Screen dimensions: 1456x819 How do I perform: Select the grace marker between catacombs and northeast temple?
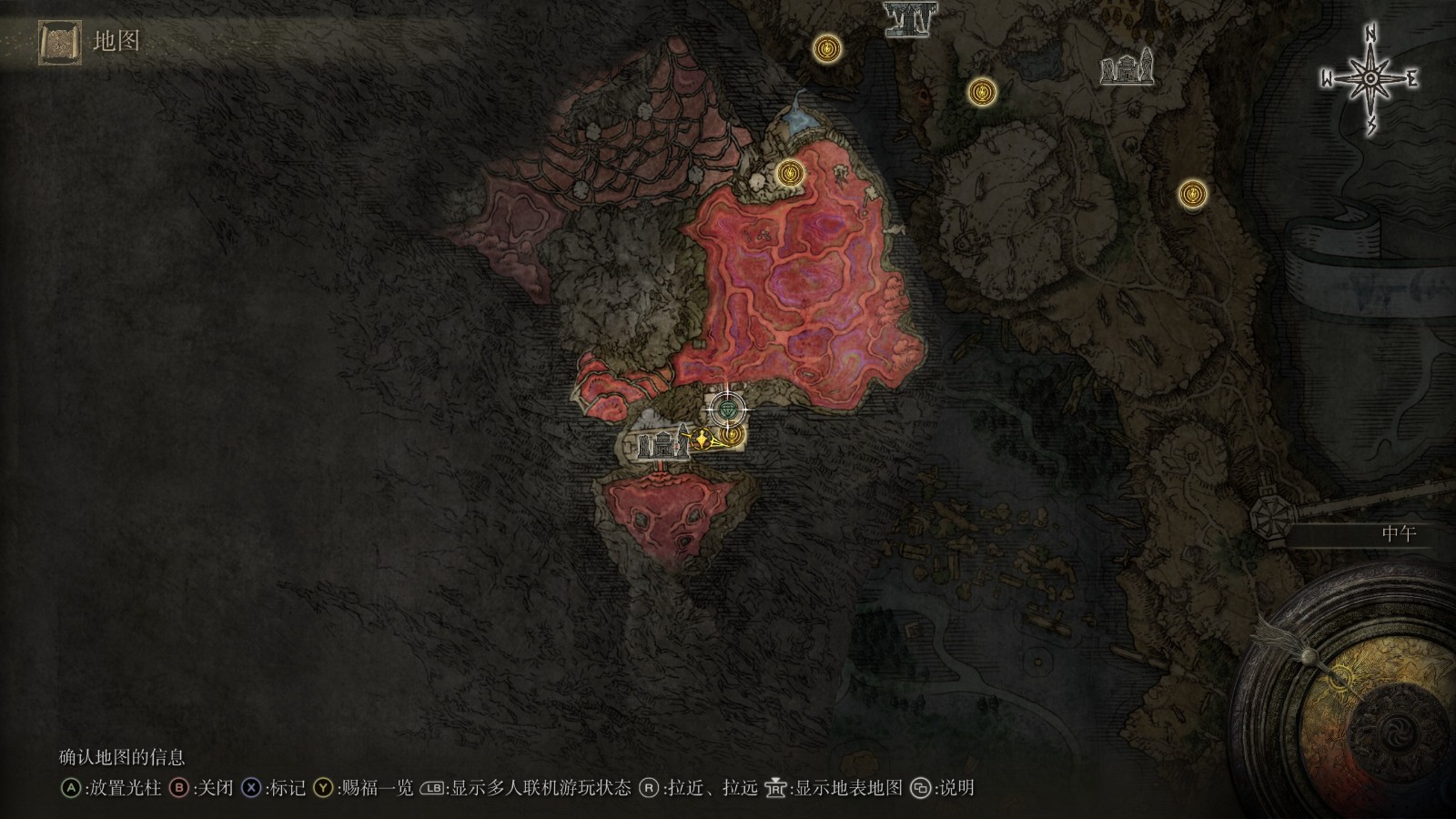[x=981, y=91]
